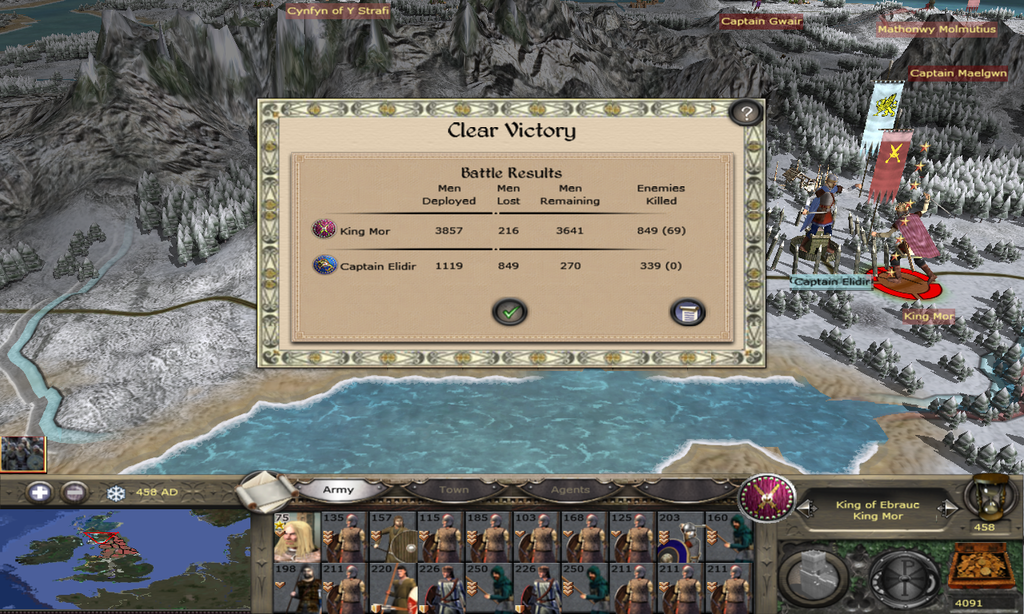Image resolution: width=1024 pixels, height=614 pixels.
Task: Zoom in the minimap with plus button
Action: tap(39, 492)
